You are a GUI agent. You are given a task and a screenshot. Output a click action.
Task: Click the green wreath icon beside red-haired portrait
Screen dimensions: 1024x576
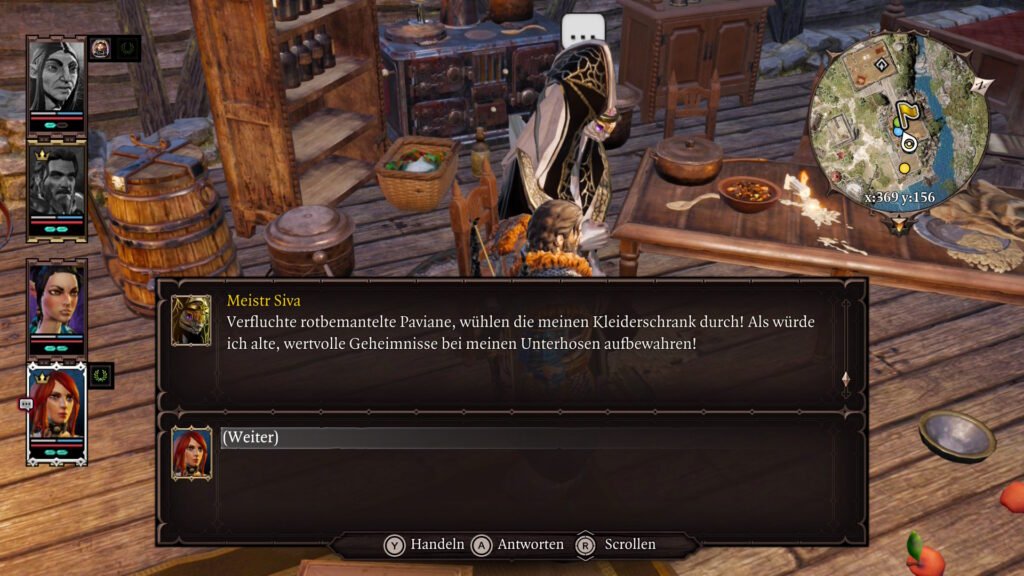click(x=101, y=376)
